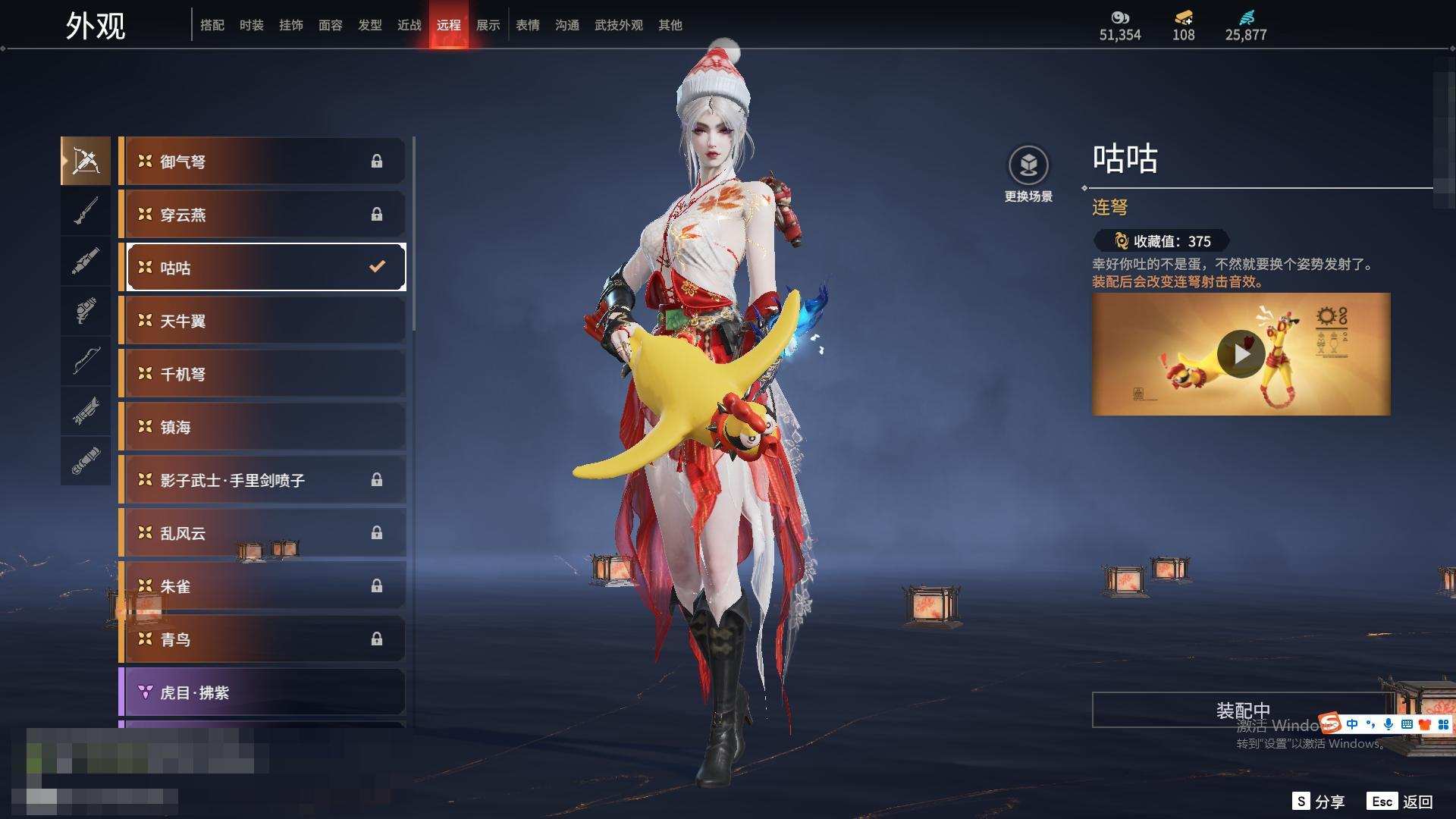Select the purple 虎目·拂紫 skin
The height and width of the screenshot is (819, 1456).
click(x=262, y=692)
